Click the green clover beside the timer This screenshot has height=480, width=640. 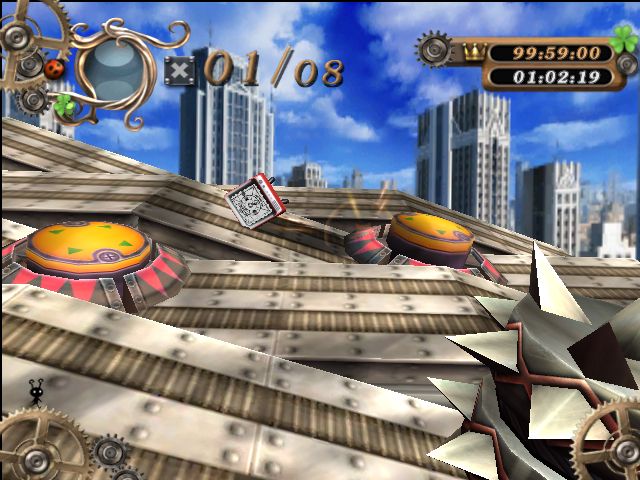(624, 43)
